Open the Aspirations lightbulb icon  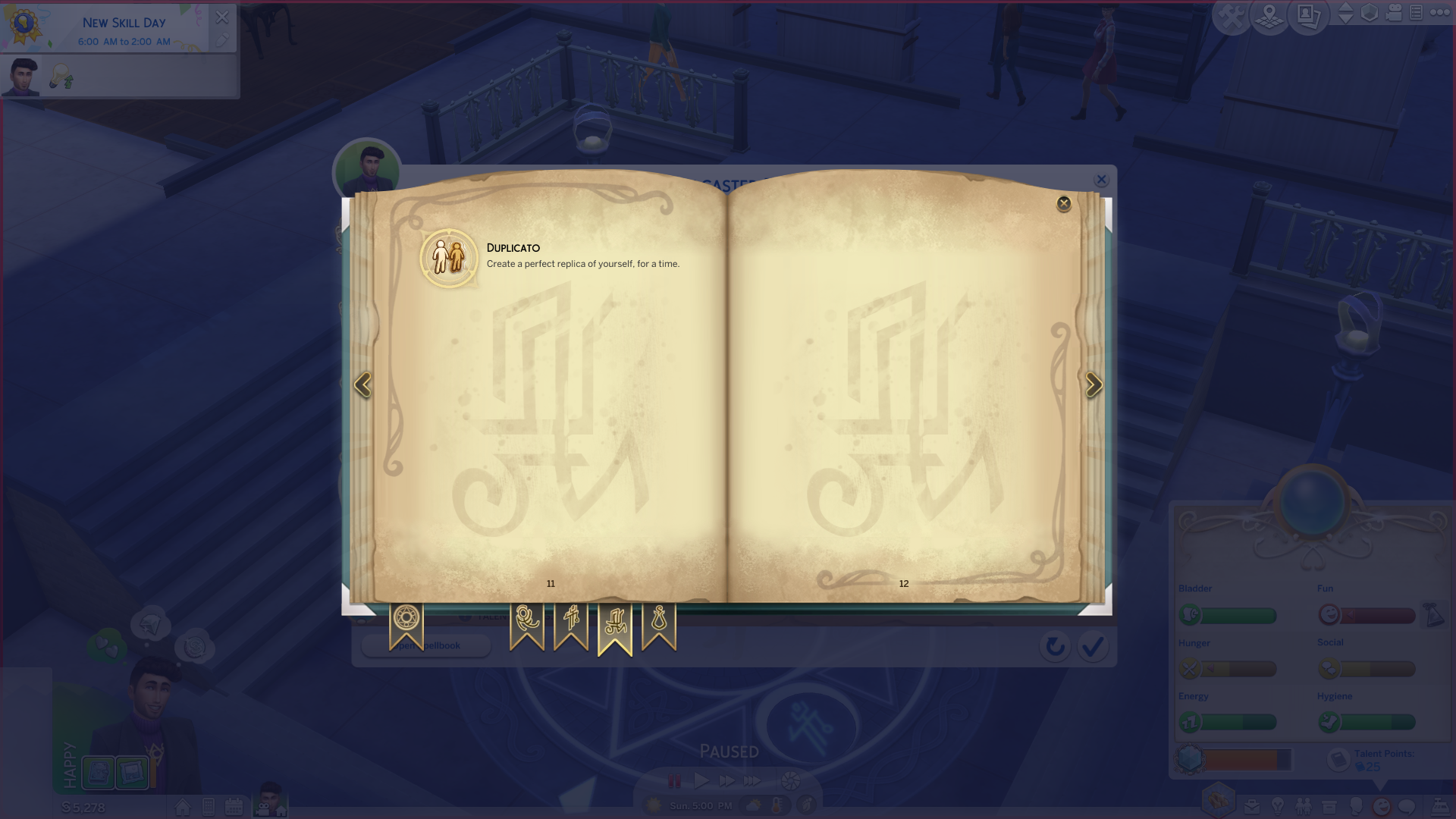[x=1277, y=806]
